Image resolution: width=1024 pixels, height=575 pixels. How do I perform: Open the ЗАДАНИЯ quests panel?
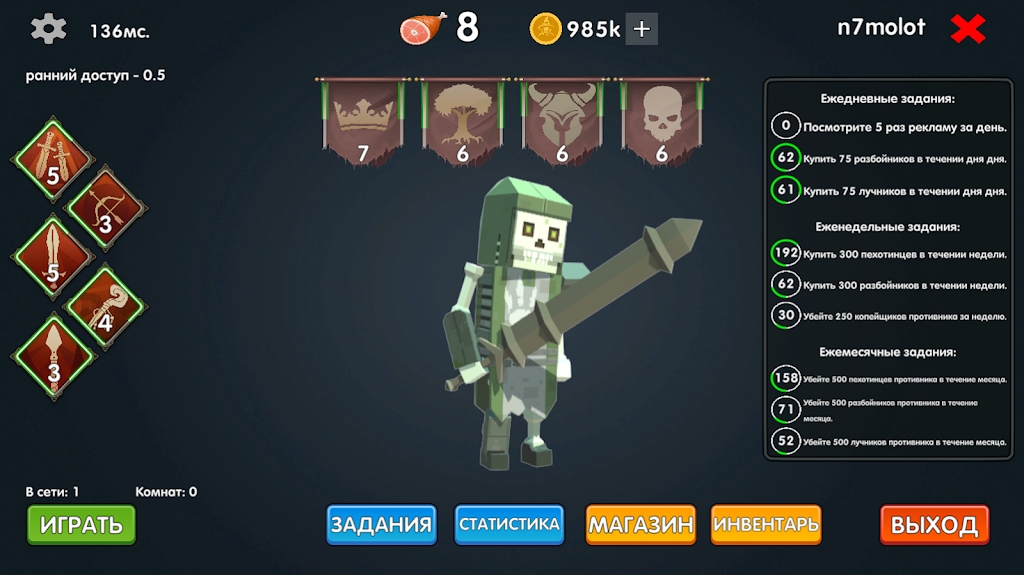click(x=381, y=524)
